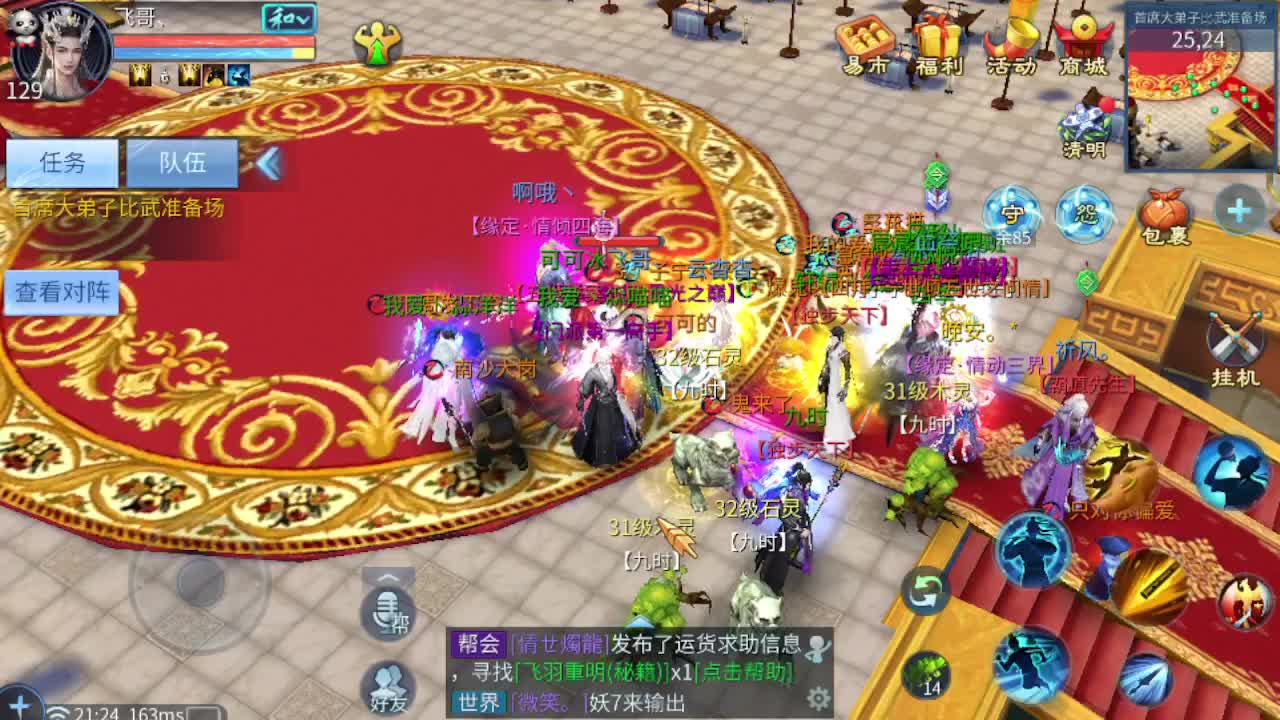
Task: Switch to the 任务 task tab
Action: tap(63, 162)
